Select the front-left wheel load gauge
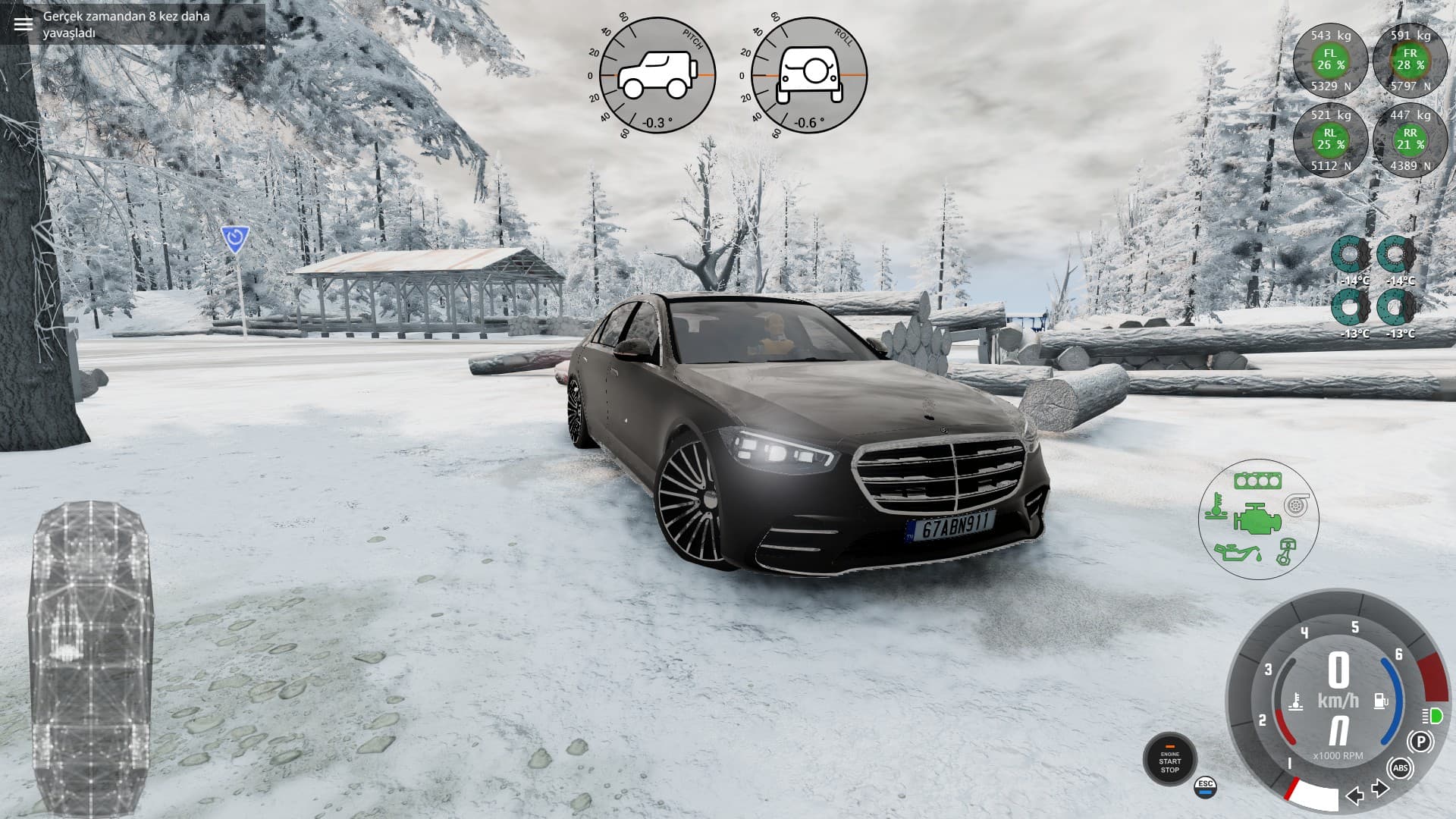This screenshot has height=819, width=1456. pos(1330,60)
